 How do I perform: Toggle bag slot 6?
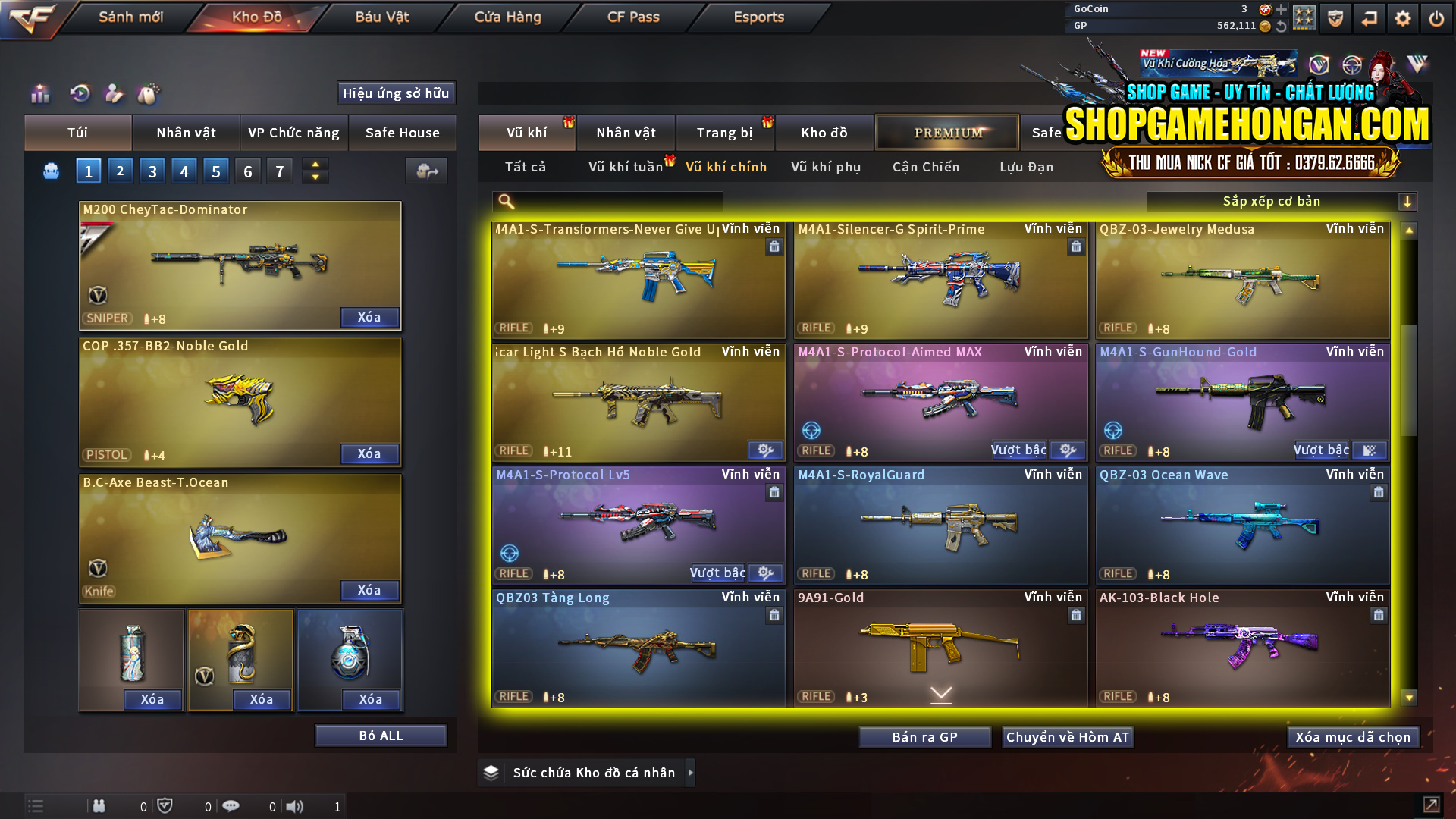247,171
